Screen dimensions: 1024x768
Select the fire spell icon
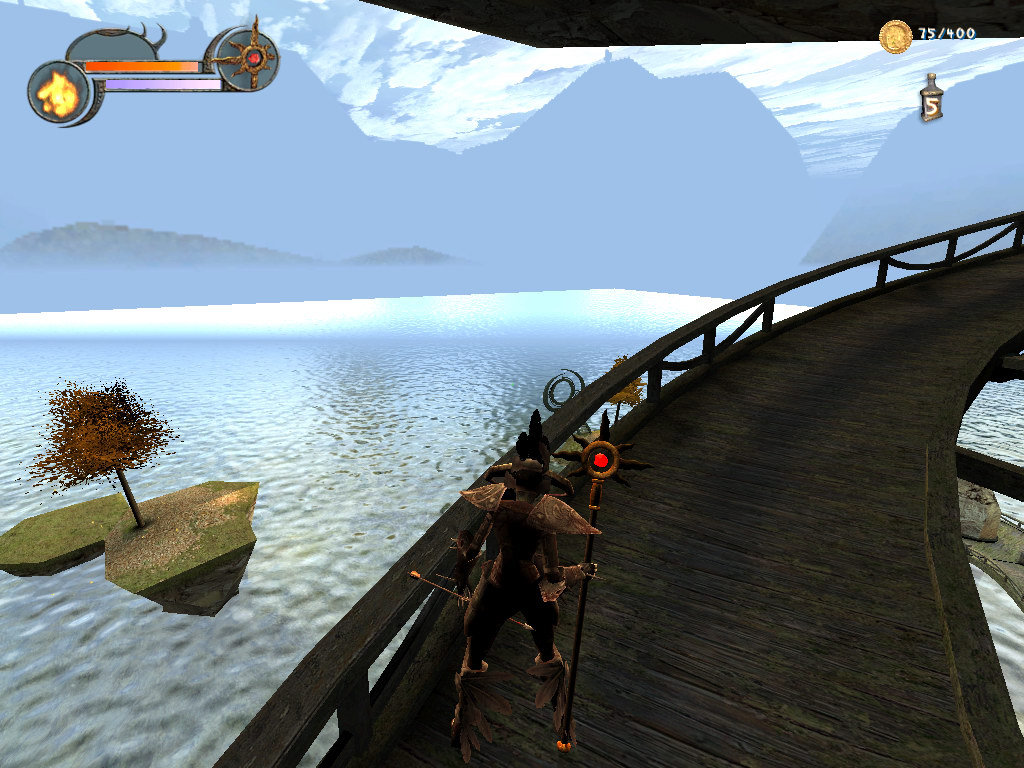coord(58,94)
